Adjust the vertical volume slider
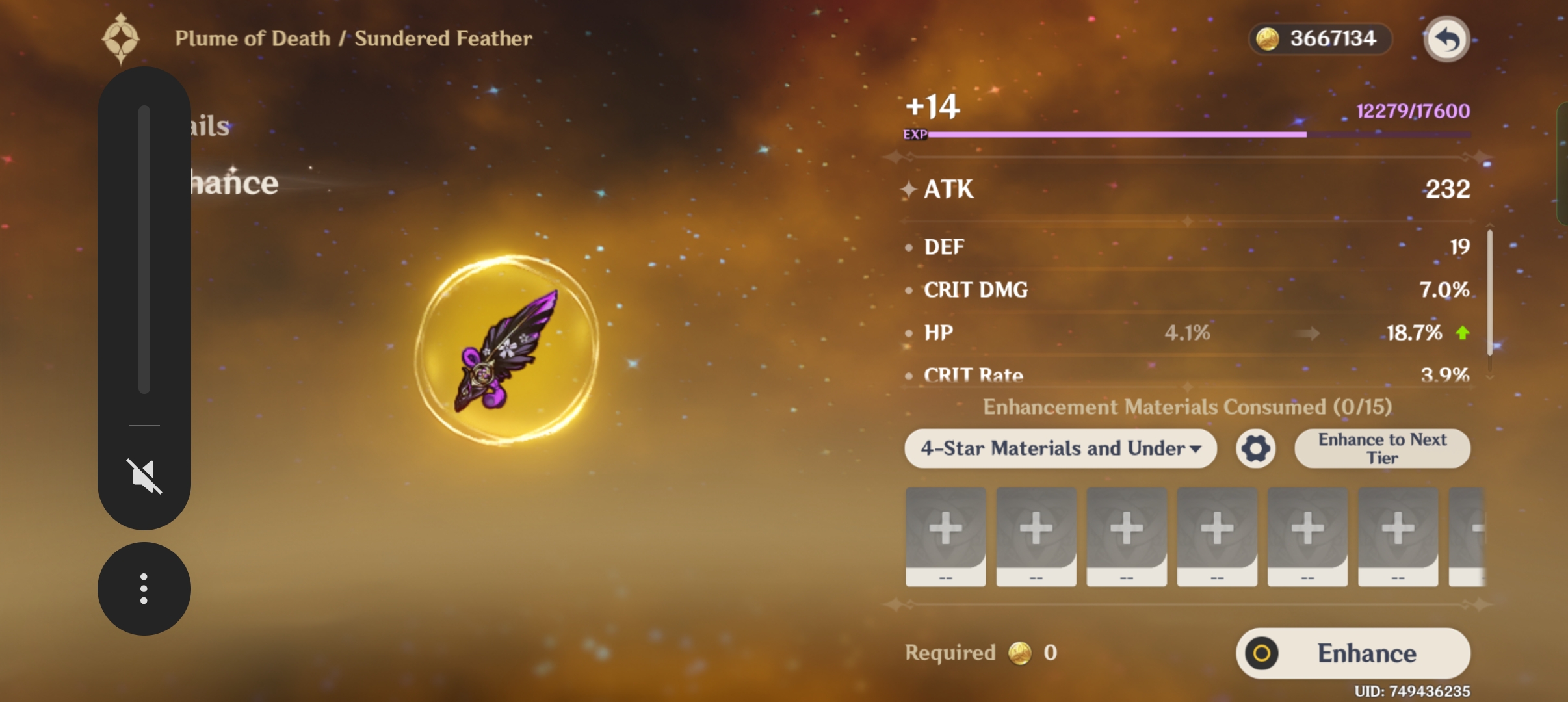1568x702 pixels. [x=144, y=250]
